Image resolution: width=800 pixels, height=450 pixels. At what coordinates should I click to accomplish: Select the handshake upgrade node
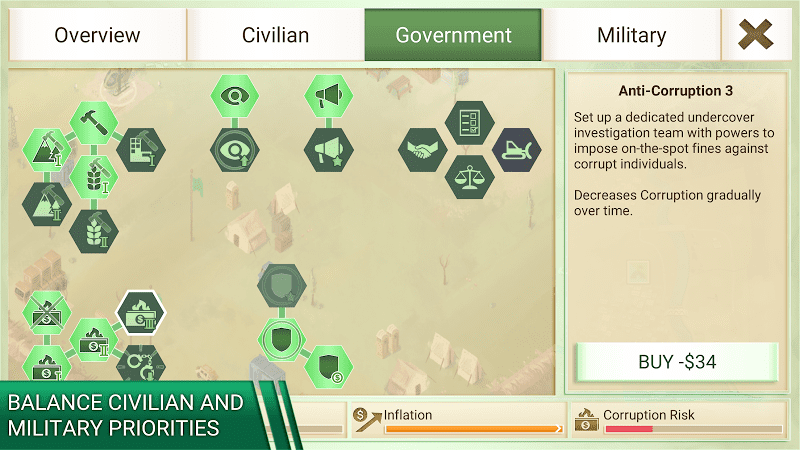pos(422,150)
